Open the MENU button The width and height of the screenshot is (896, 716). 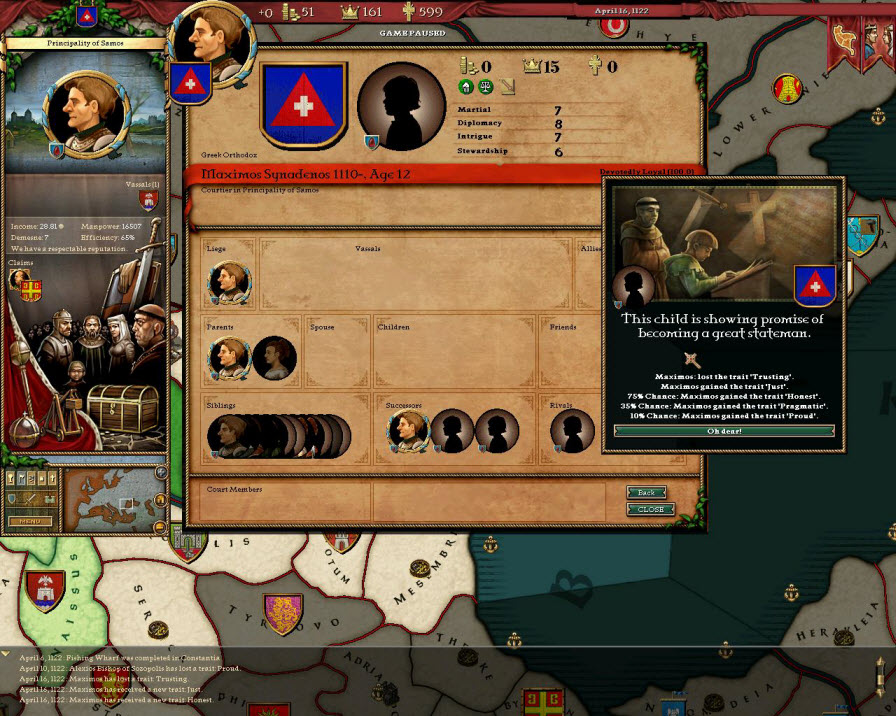(30, 521)
